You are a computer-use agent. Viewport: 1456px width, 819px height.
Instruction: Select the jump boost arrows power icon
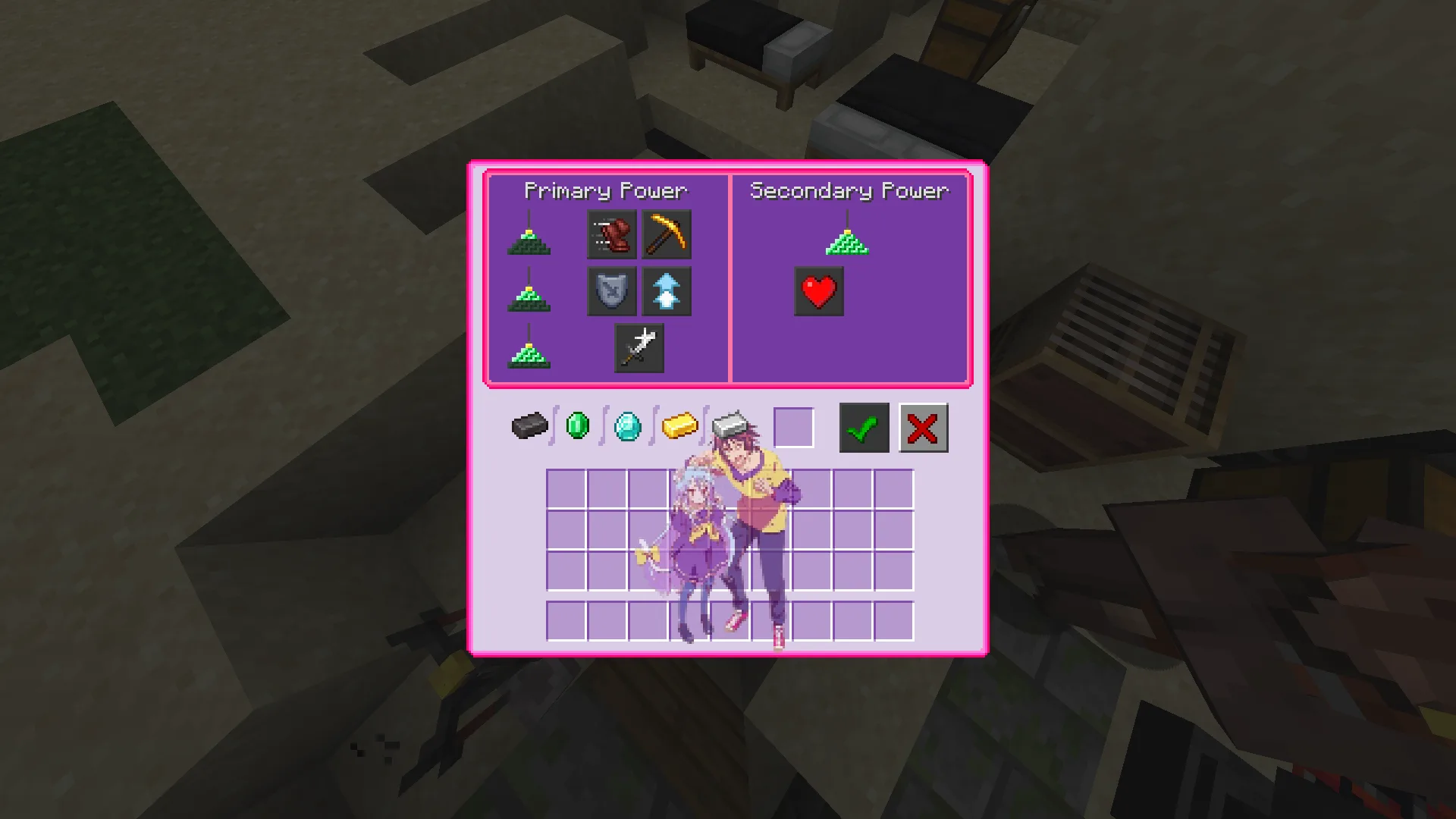(x=667, y=290)
